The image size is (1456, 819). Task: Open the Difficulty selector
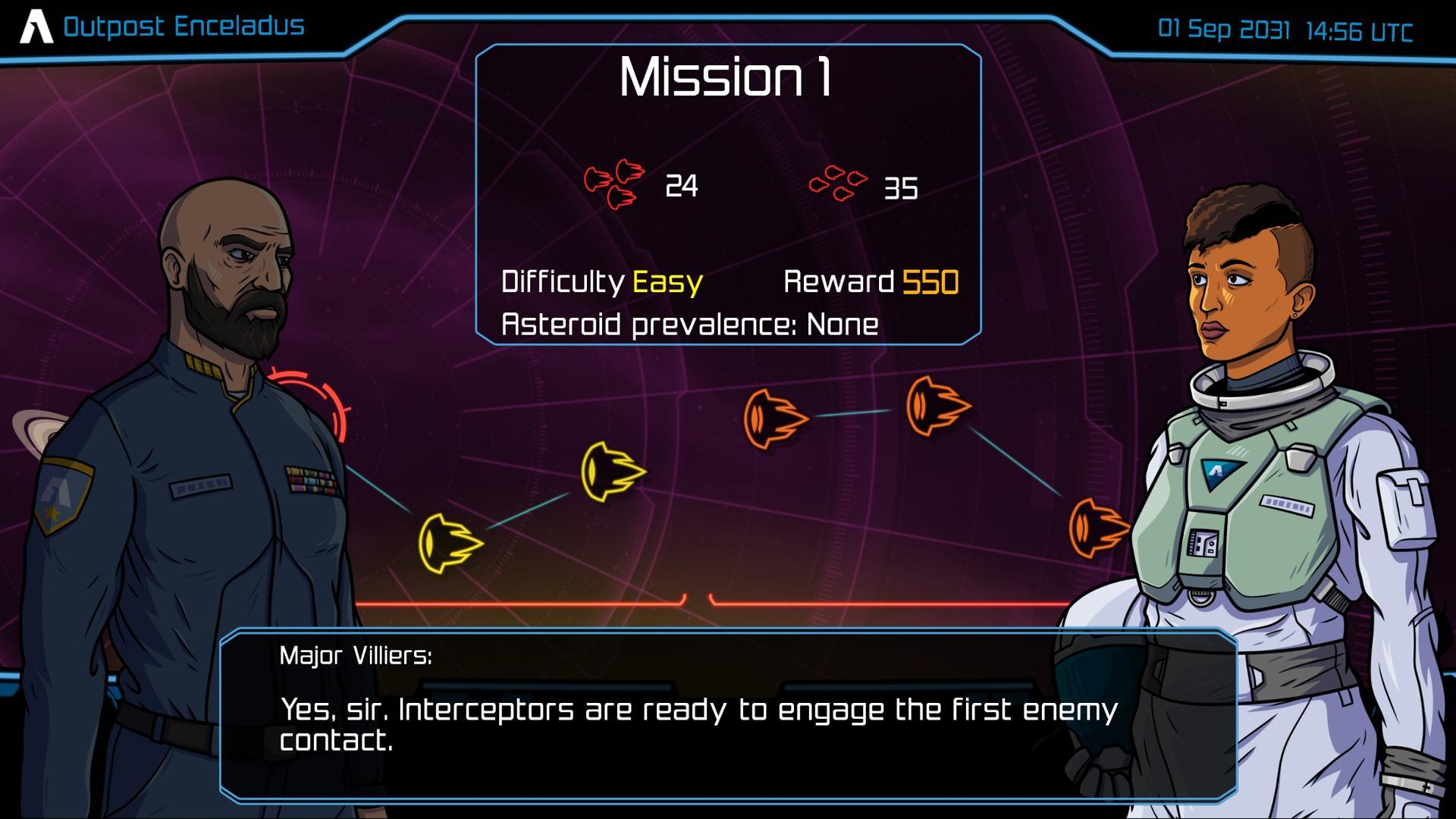pyautogui.click(x=563, y=282)
